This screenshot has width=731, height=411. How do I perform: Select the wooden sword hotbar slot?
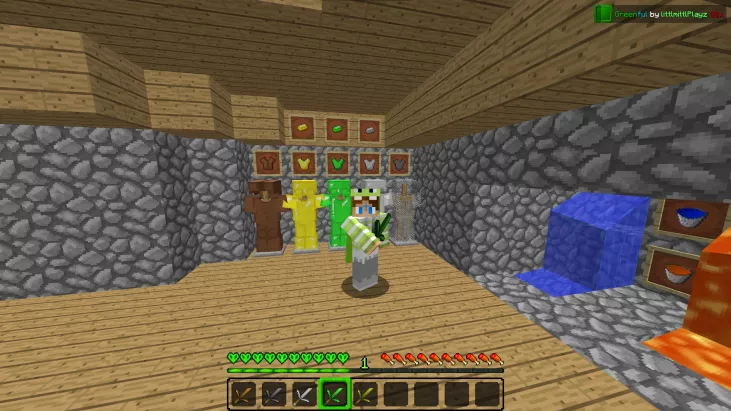243,394
